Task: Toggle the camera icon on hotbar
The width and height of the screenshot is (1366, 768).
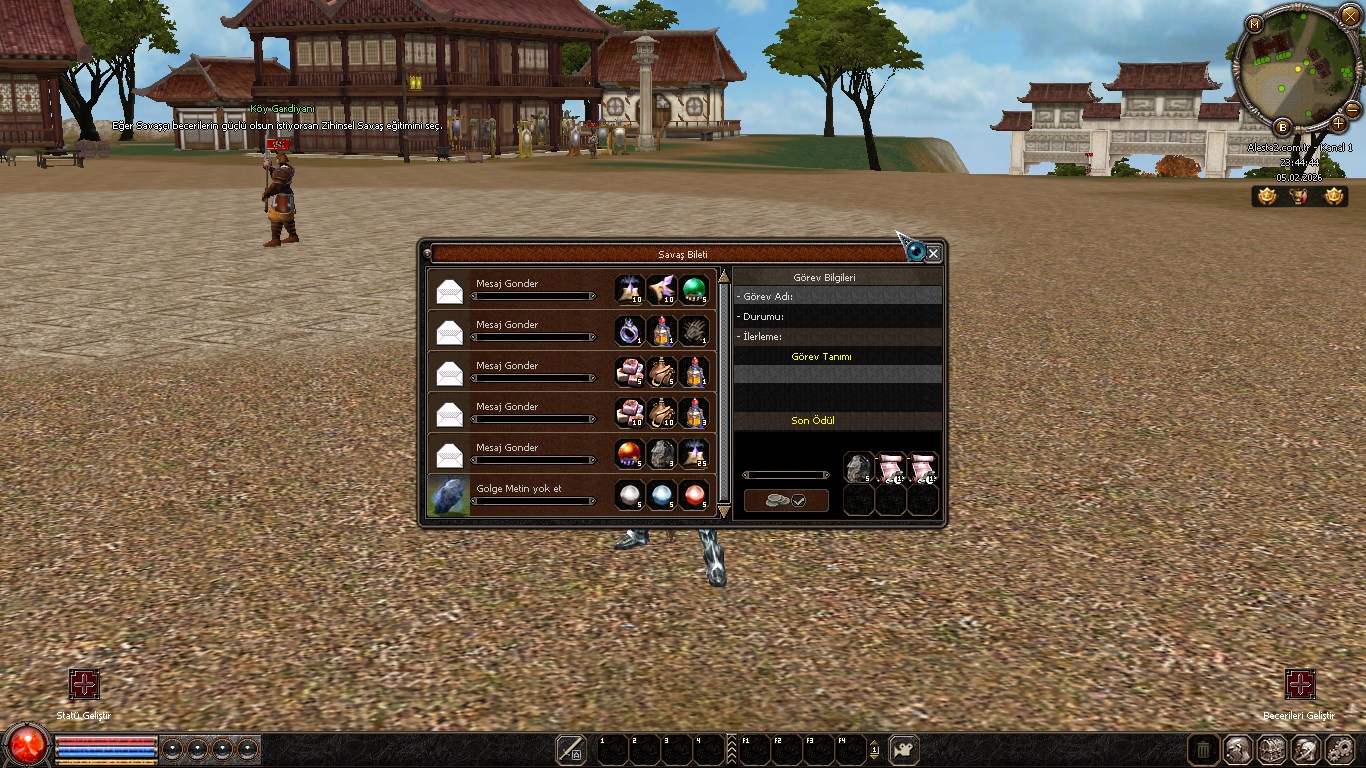Action: pyautogui.click(x=904, y=750)
